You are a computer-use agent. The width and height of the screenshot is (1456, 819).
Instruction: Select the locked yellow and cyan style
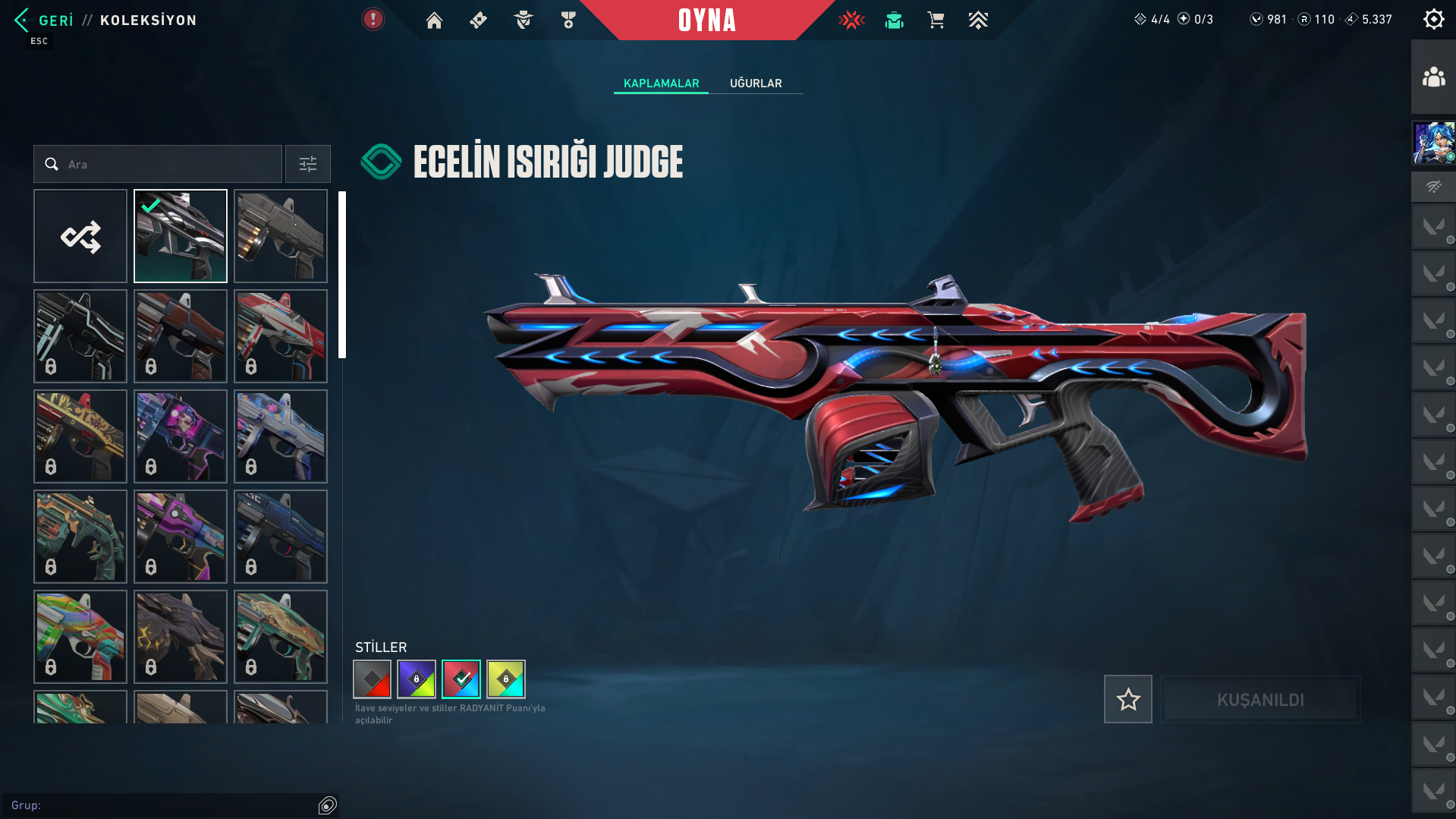click(x=506, y=679)
